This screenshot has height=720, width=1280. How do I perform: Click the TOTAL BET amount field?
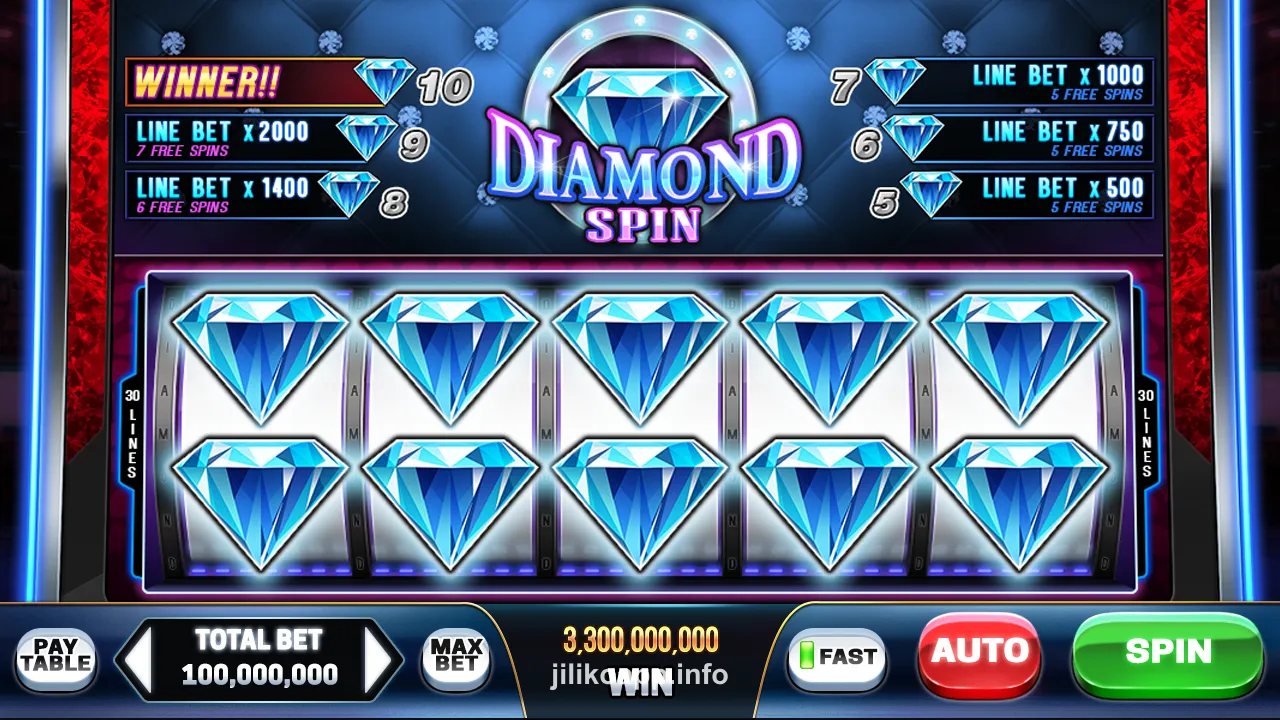(x=262, y=660)
